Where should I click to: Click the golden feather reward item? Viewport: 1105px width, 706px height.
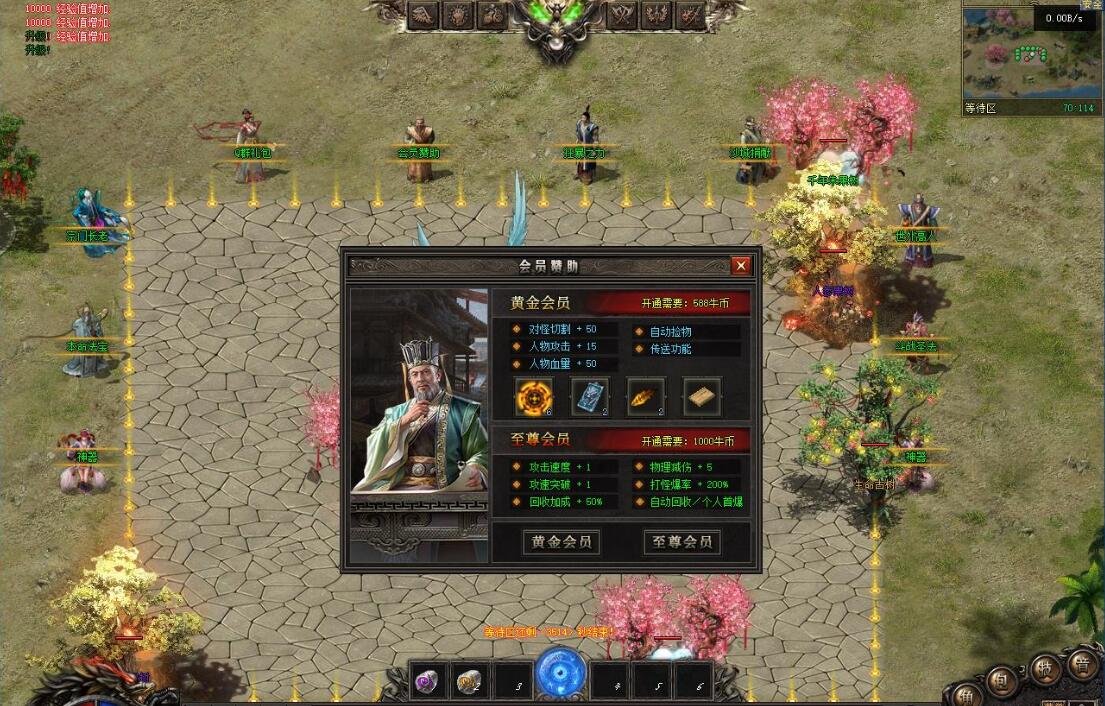click(646, 397)
